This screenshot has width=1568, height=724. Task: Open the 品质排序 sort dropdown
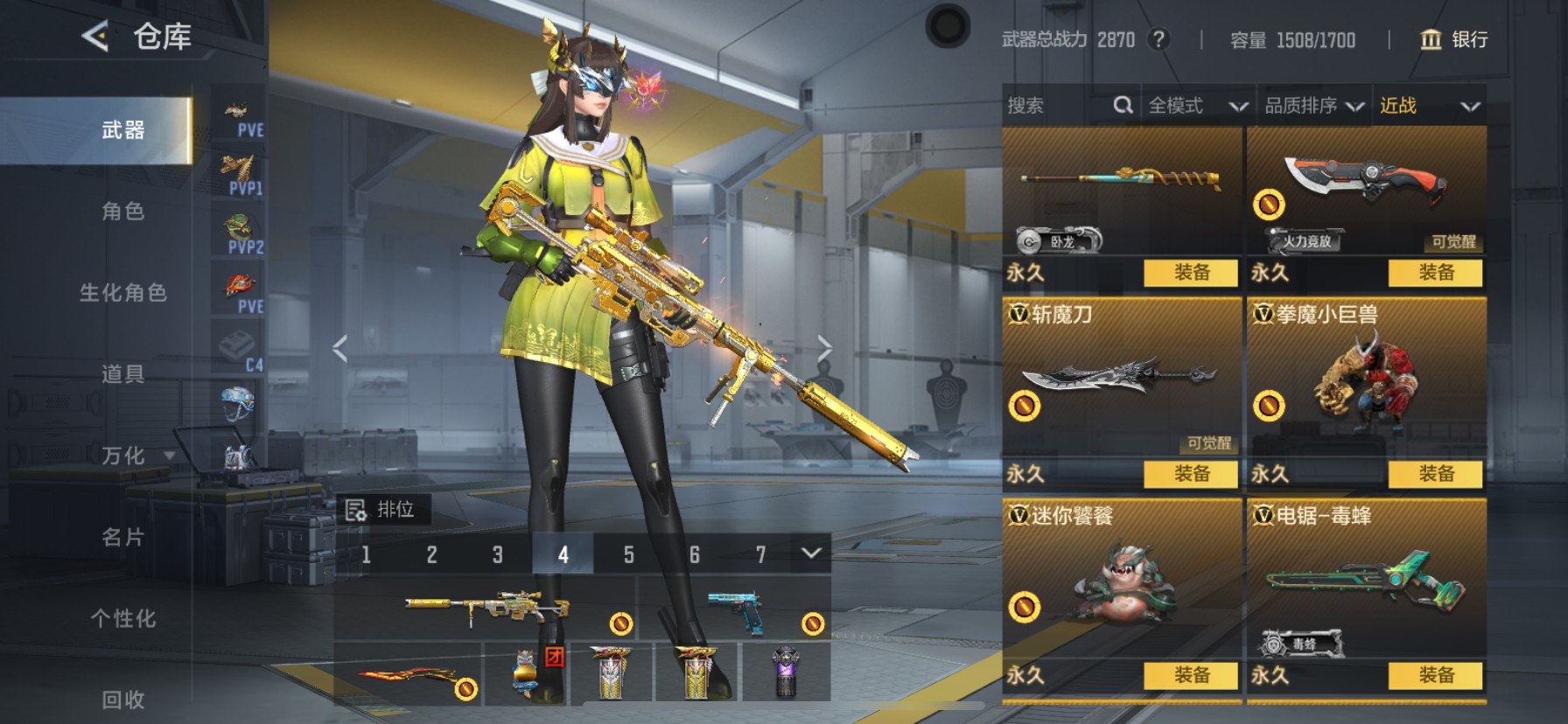(x=1313, y=106)
